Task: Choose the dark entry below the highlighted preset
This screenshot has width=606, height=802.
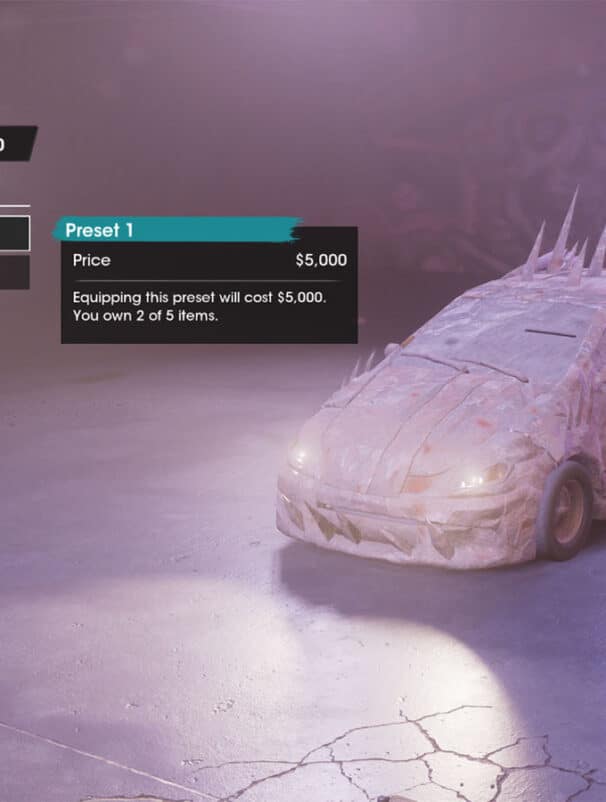Action: (14, 272)
